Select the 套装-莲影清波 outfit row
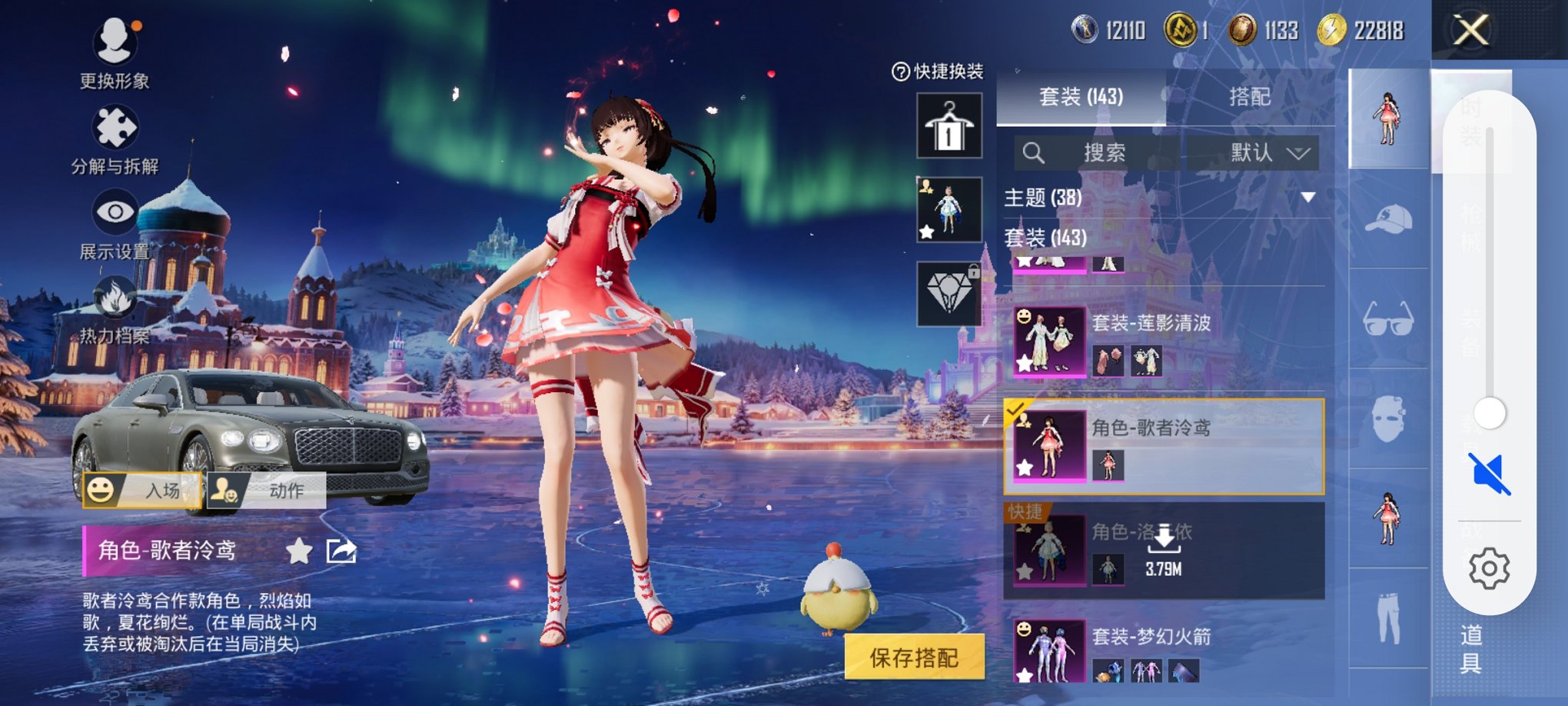This screenshot has height=706, width=1568. click(x=1164, y=342)
